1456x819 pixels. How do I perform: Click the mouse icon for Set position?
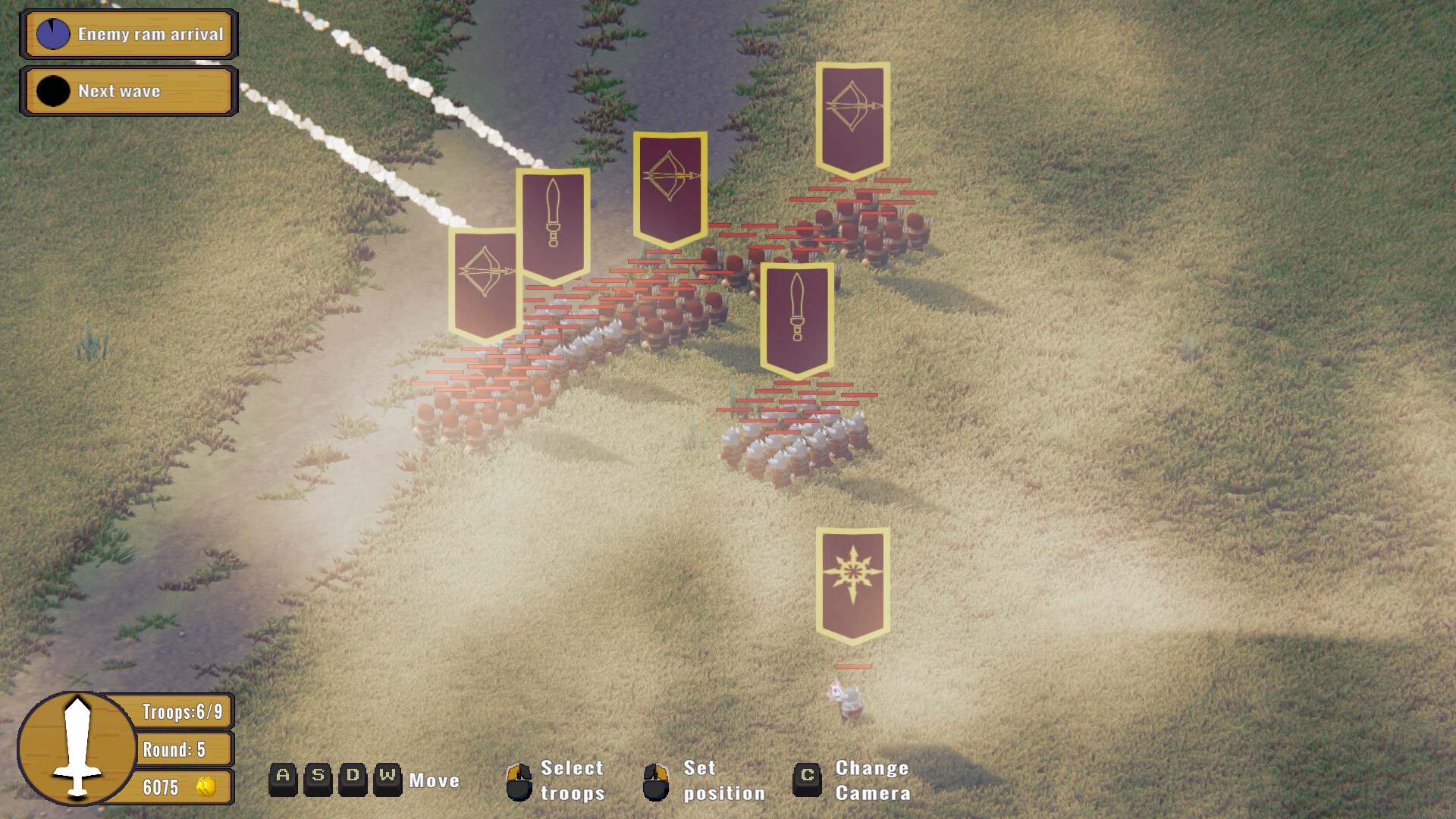pos(657,781)
